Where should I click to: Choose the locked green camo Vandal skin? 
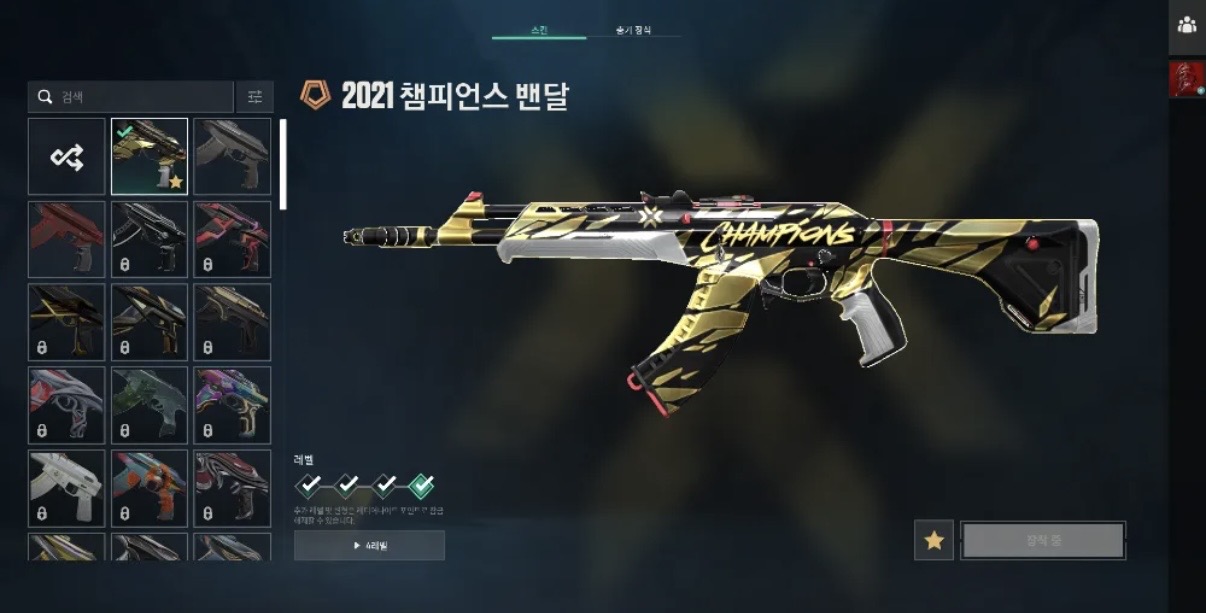point(150,405)
